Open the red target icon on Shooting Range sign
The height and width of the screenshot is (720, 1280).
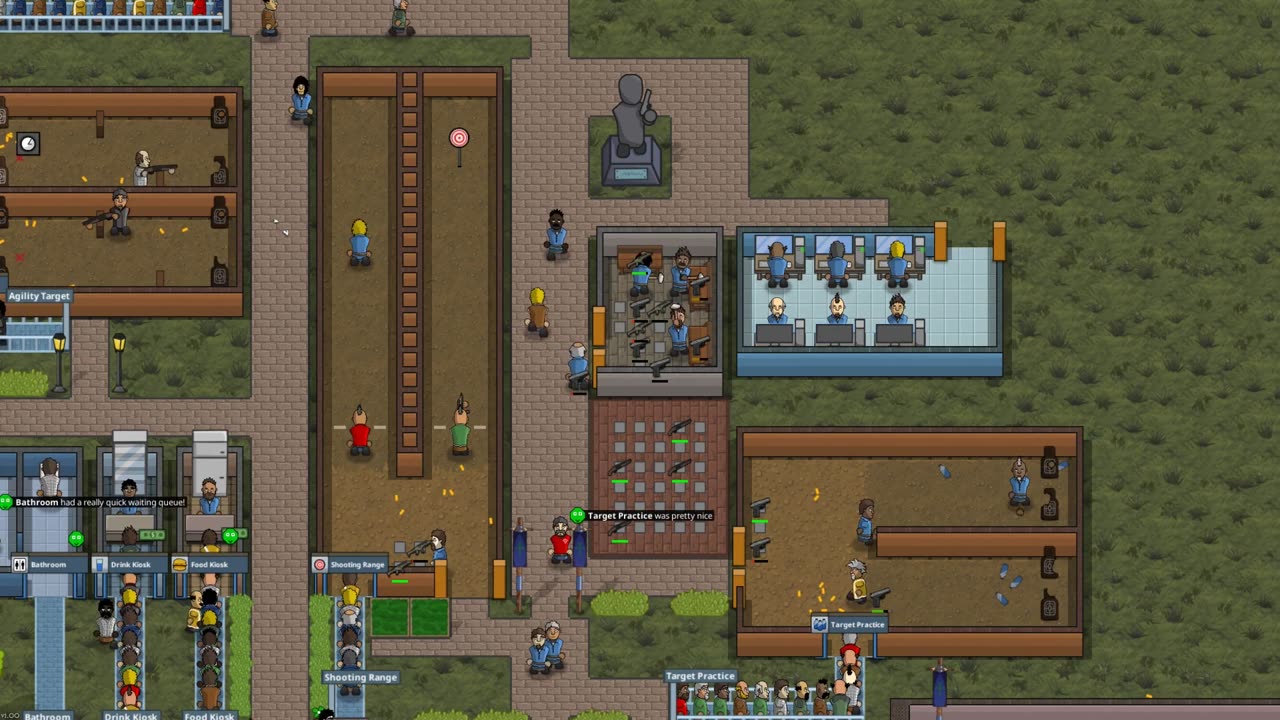[320, 565]
